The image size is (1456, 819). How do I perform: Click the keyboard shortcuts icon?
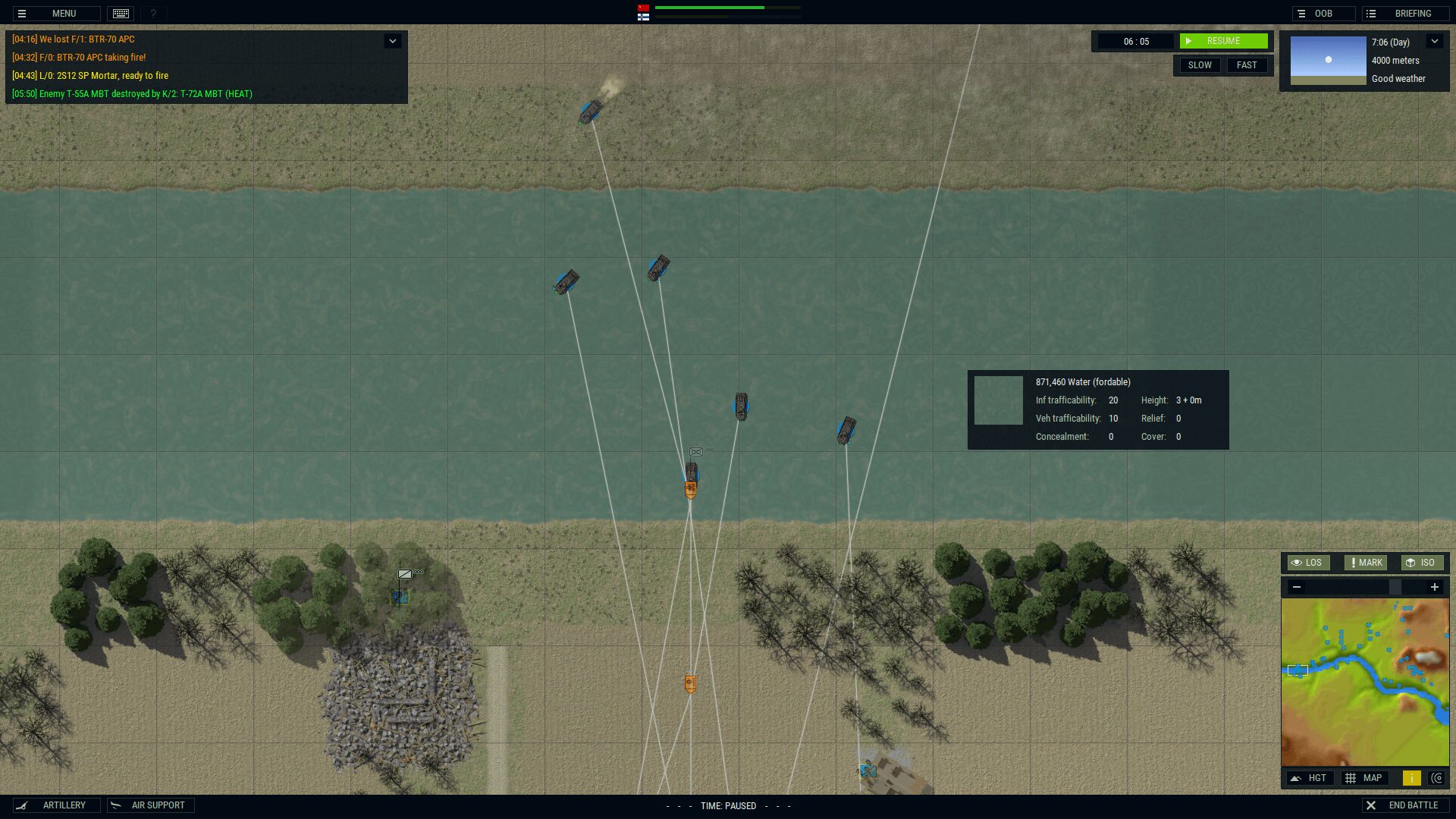click(x=121, y=14)
